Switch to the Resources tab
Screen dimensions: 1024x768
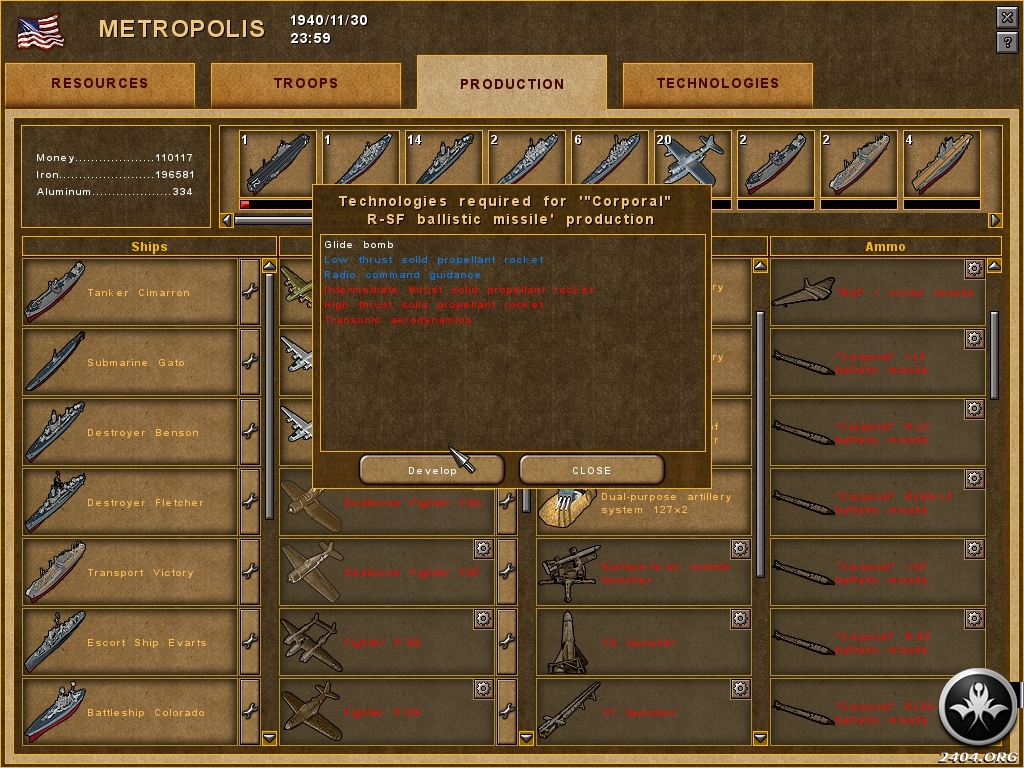tap(99, 84)
